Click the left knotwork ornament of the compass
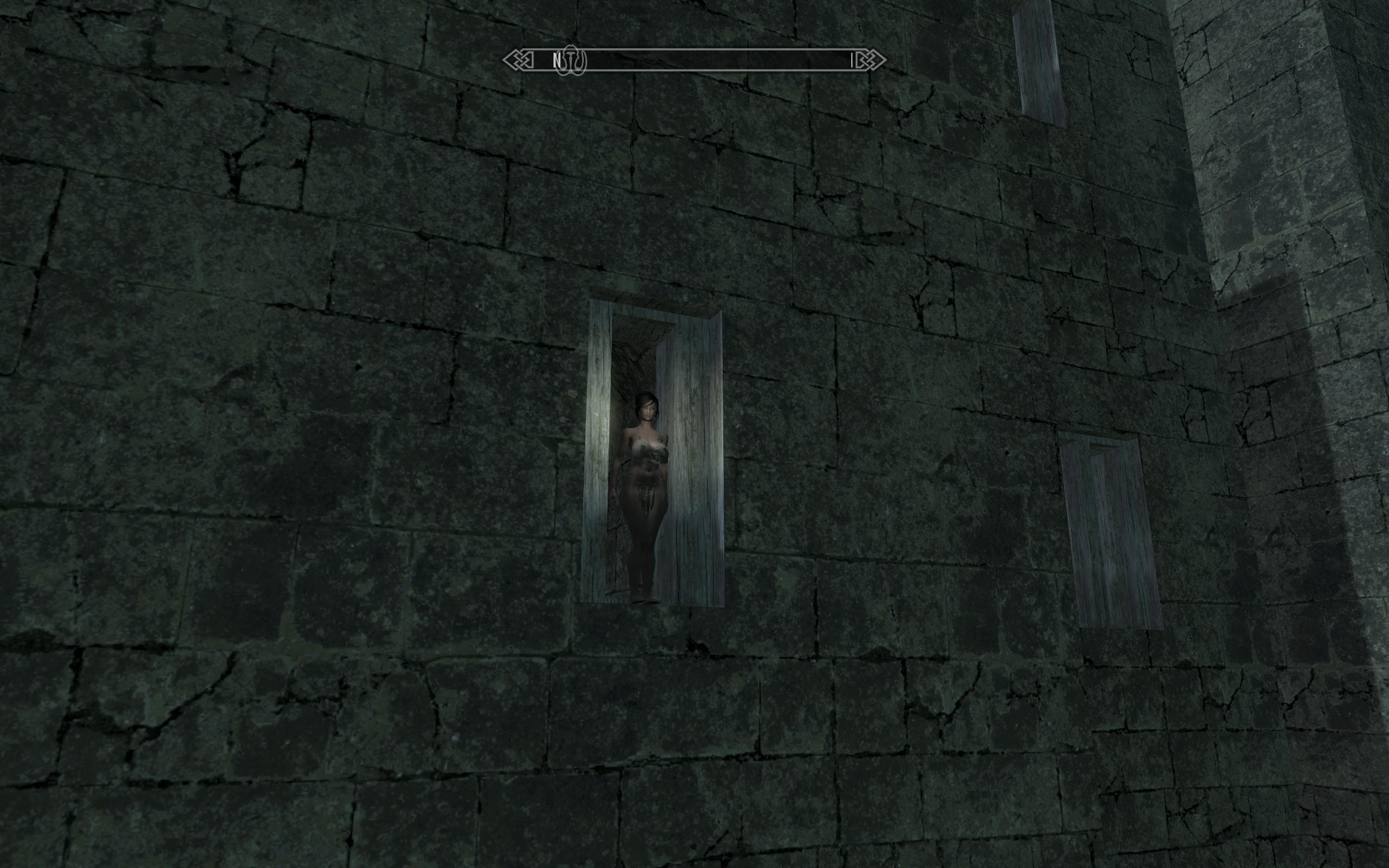Image resolution: width=1389 pixels, height=868 pixels. 518,59
